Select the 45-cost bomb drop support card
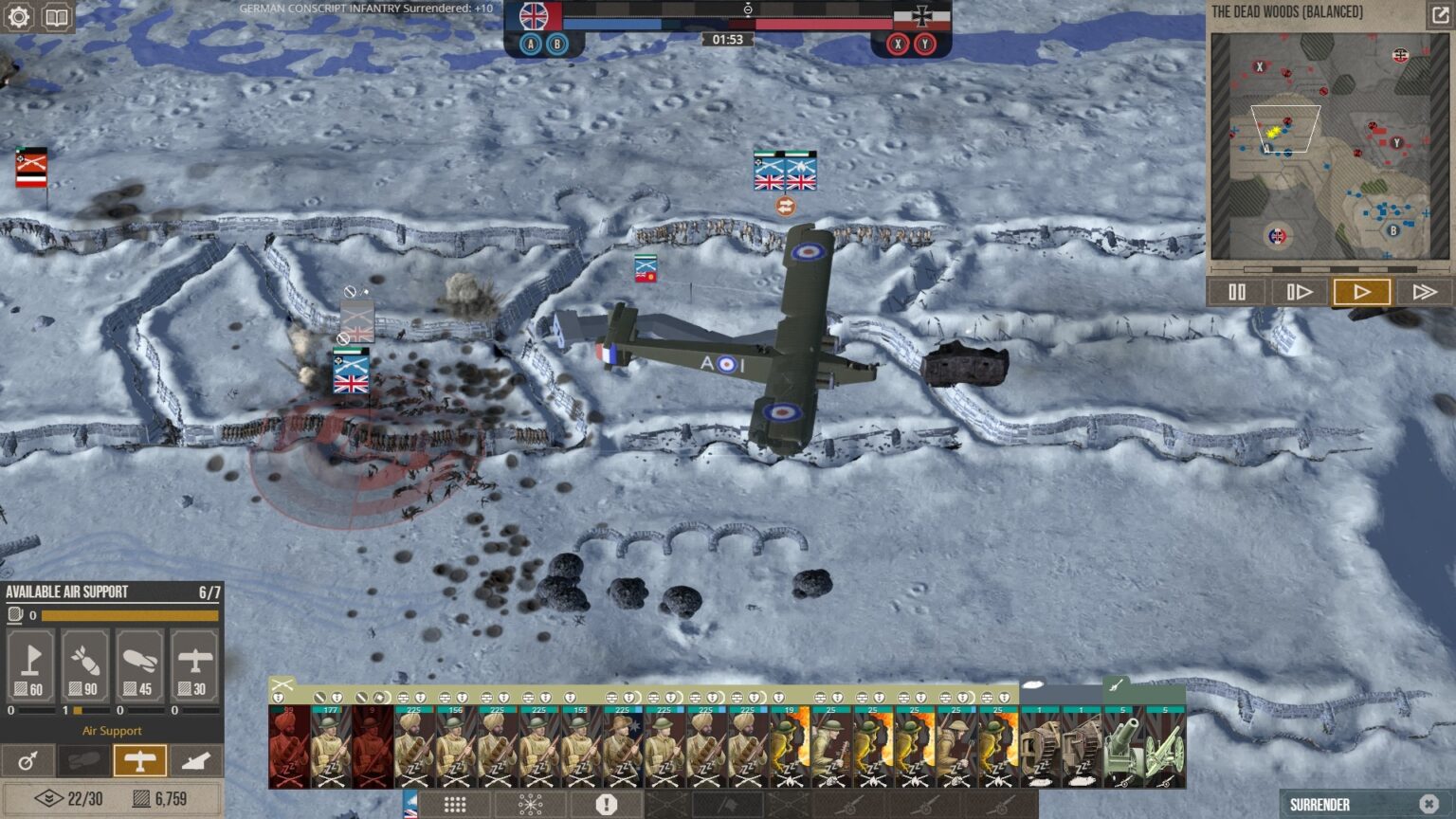This screenshot has height=819, width=1456. 140,665
